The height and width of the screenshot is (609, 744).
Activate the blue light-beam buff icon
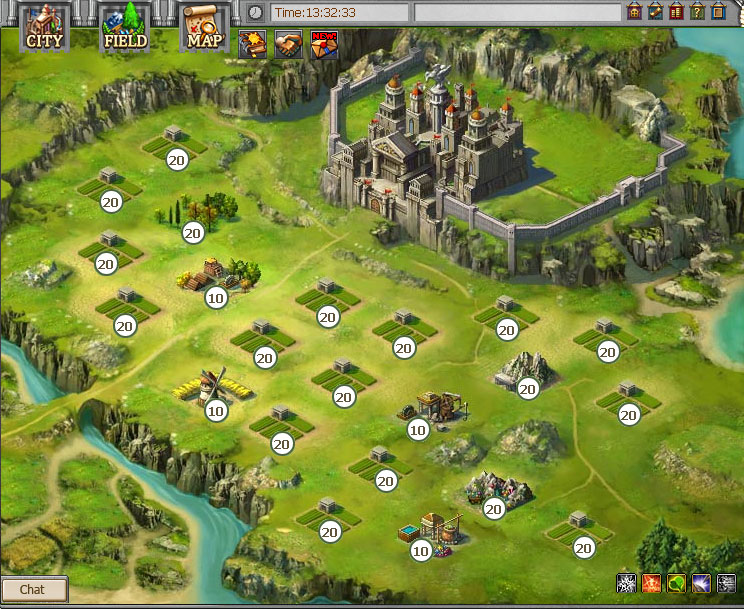click(x=702, y=583)
